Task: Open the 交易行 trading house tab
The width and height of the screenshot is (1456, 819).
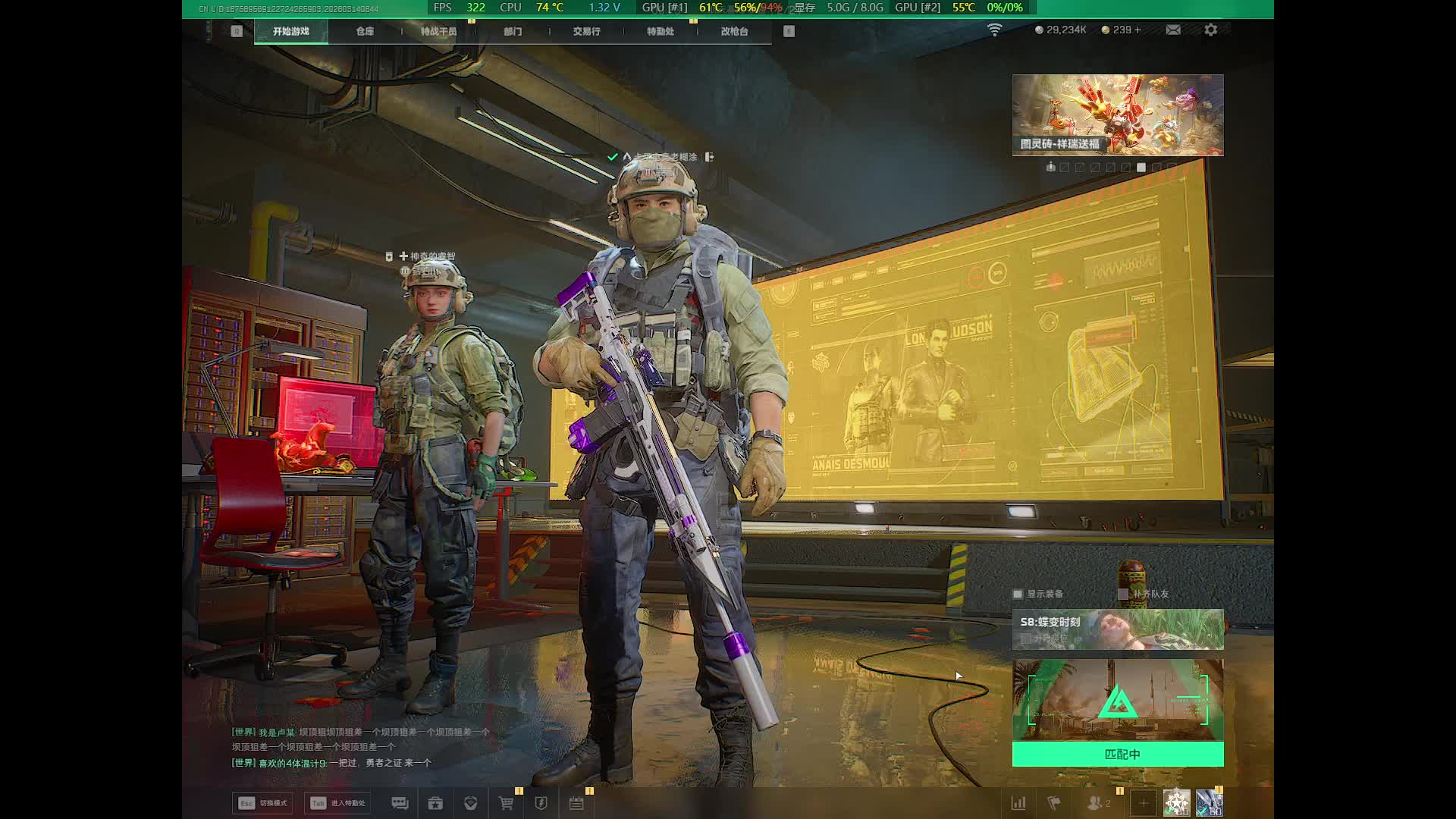Action: (586, 31)
